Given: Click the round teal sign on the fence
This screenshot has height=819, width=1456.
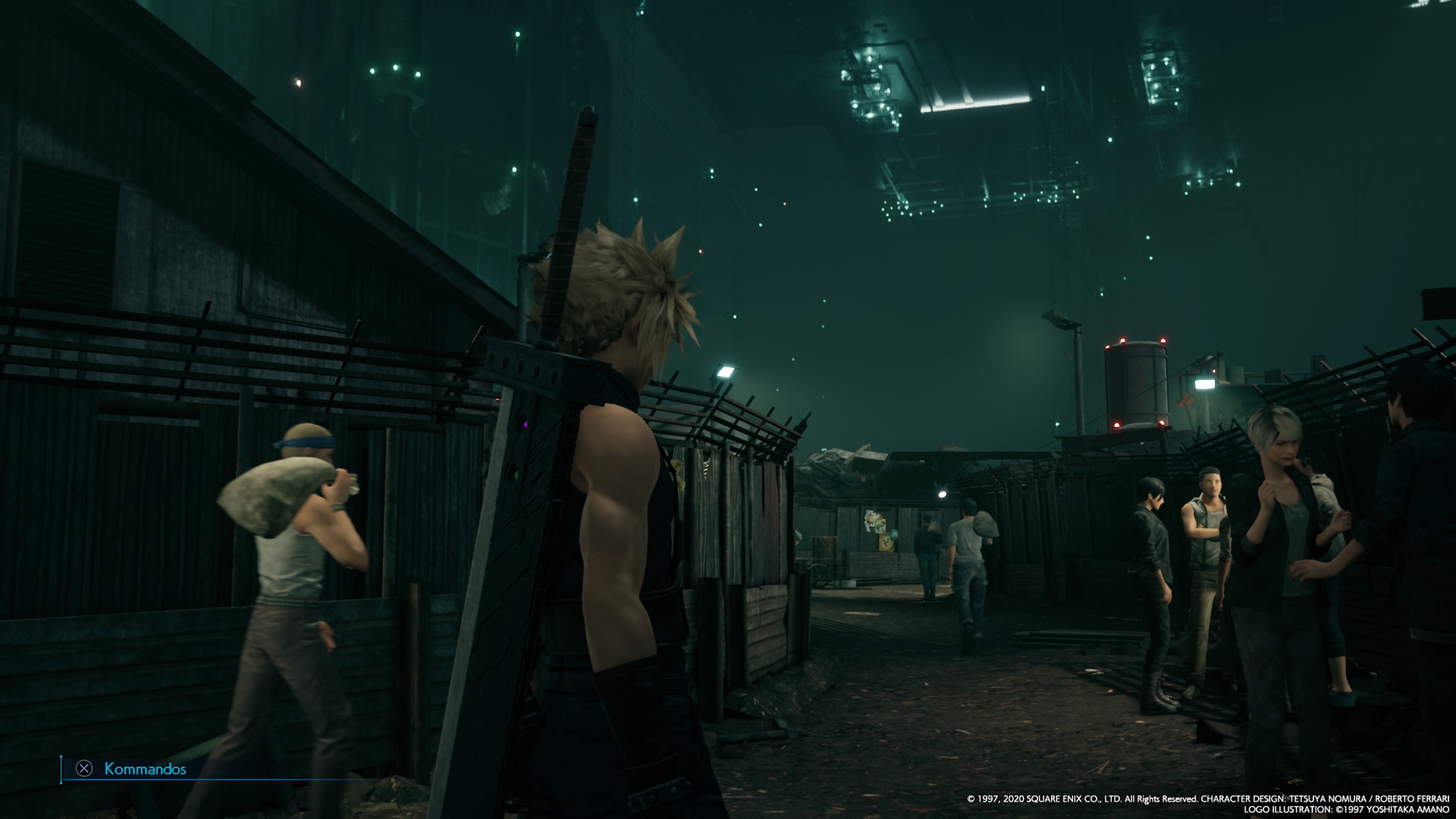Looking at the screenshot, I should tap(894, 534).
